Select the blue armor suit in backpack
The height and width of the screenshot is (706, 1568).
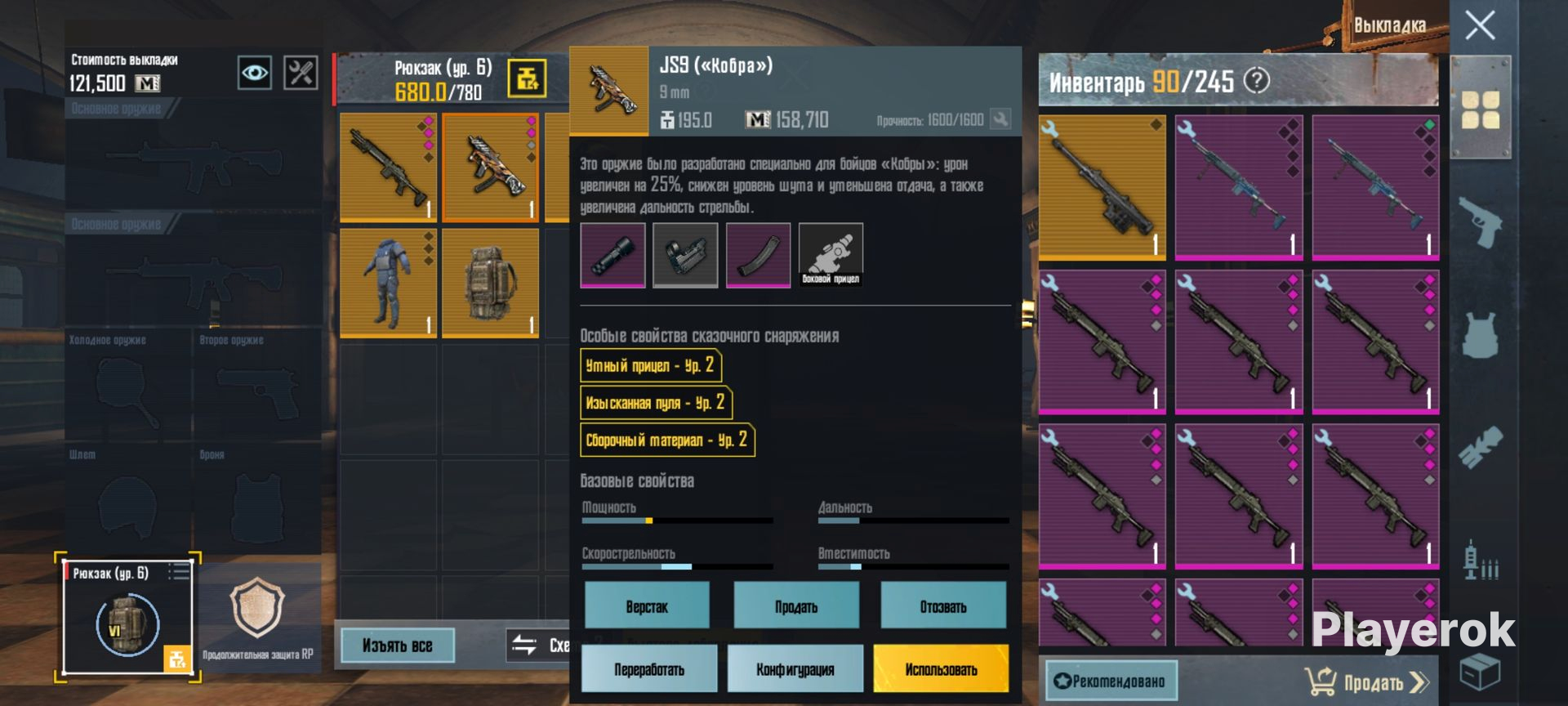pos(388,283)
